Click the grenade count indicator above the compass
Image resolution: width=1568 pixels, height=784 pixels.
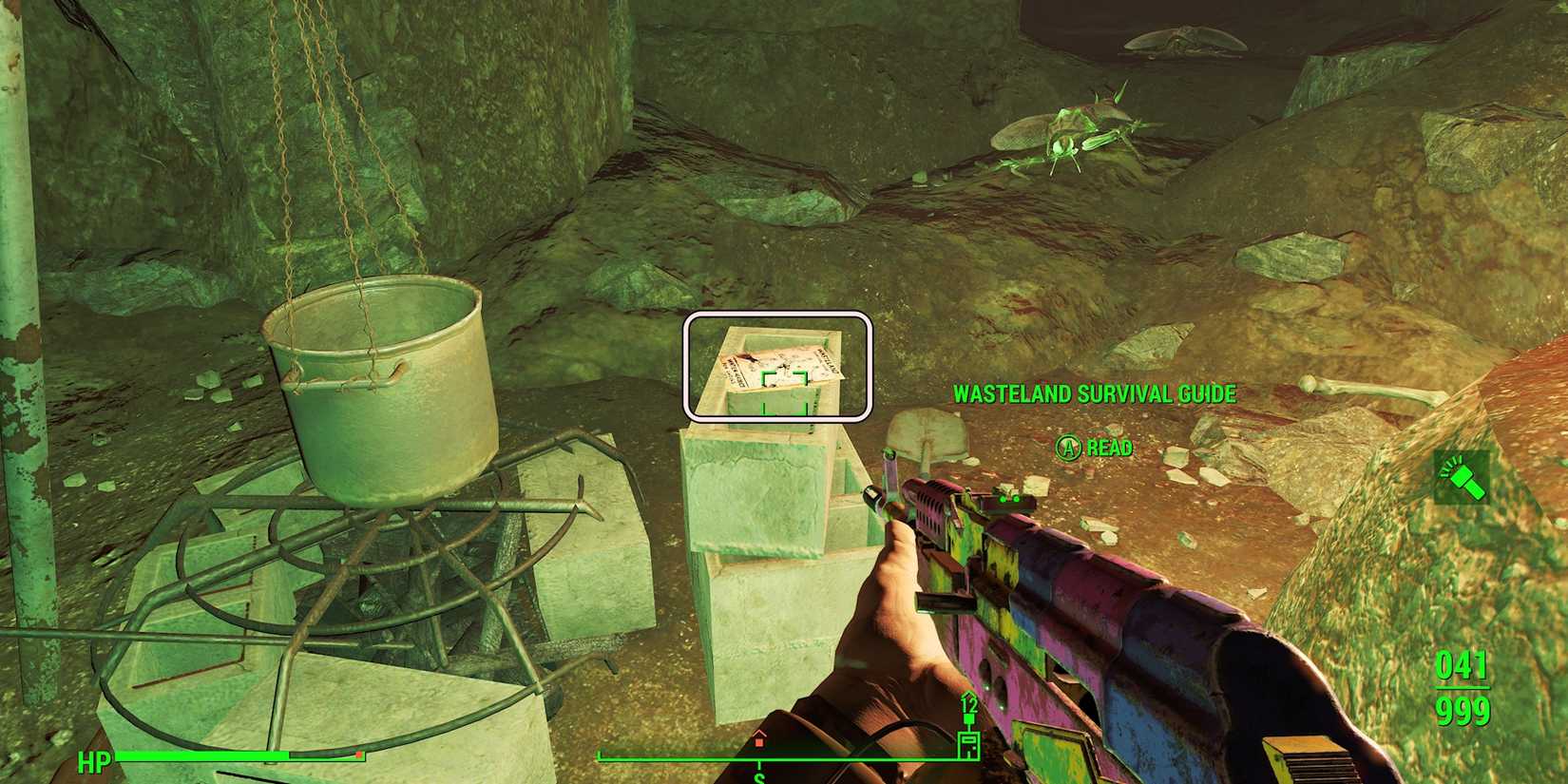pyautogui.click(x=969, y=705)
